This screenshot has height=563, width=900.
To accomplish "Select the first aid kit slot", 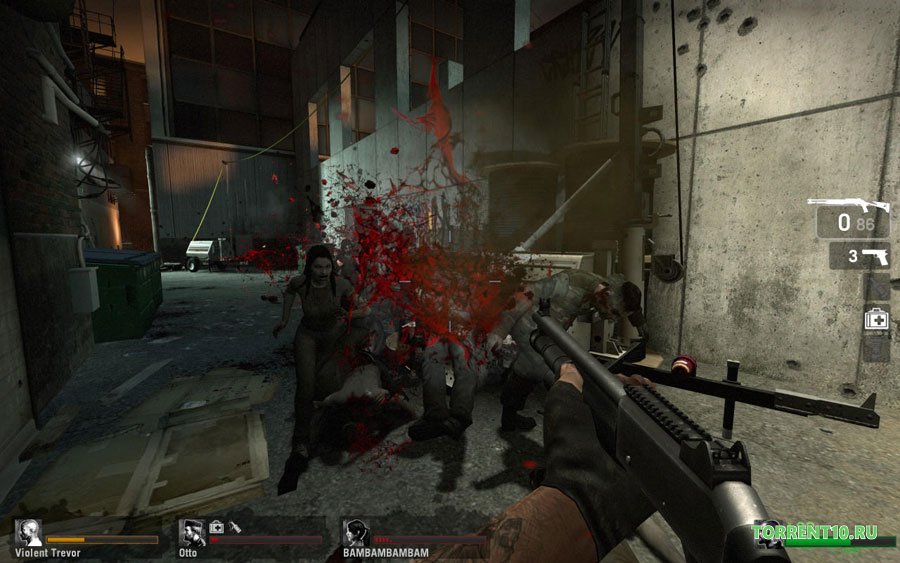I will click(x=876, y=320).
